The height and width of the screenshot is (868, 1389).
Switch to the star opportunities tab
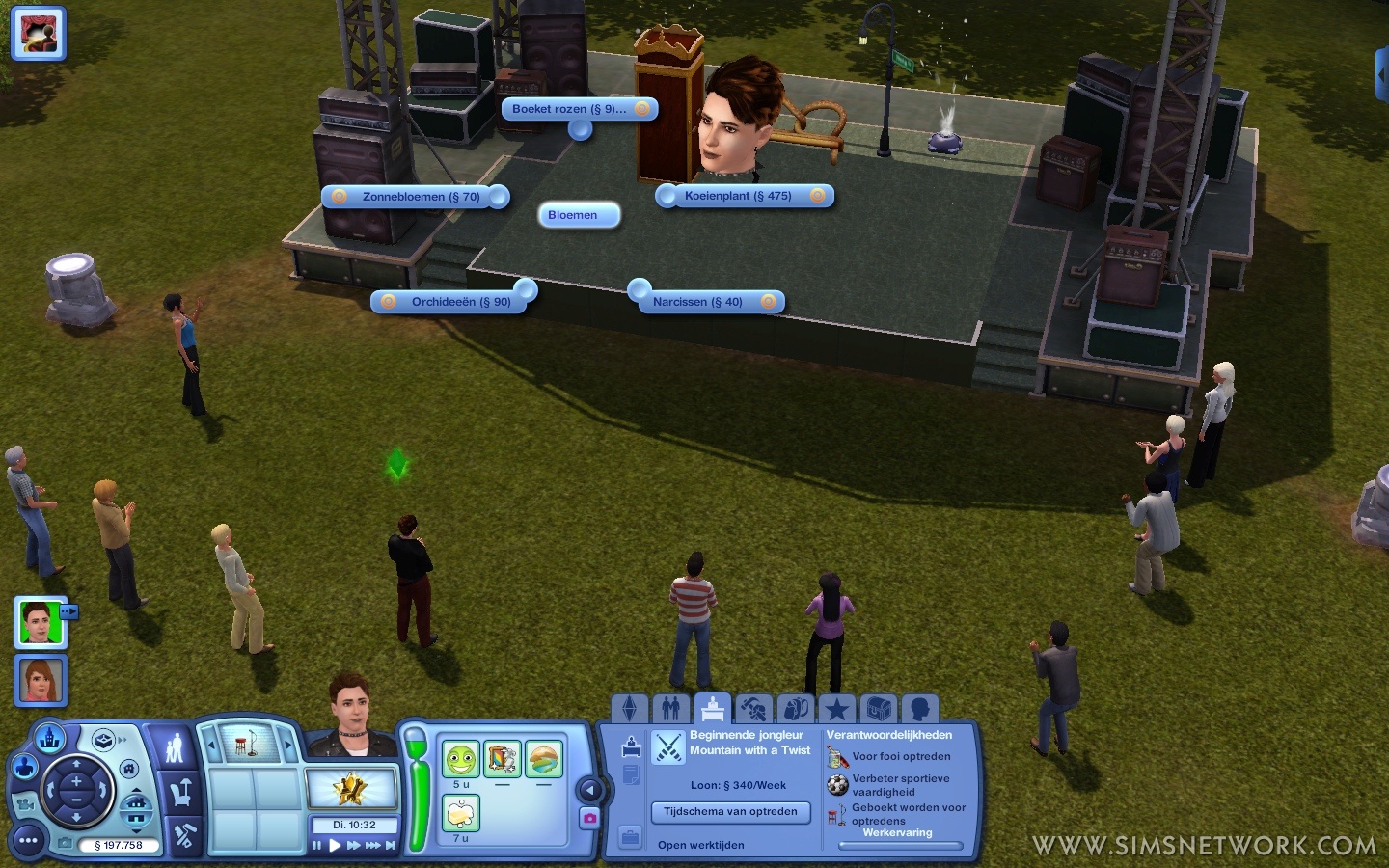pos(836,709)
